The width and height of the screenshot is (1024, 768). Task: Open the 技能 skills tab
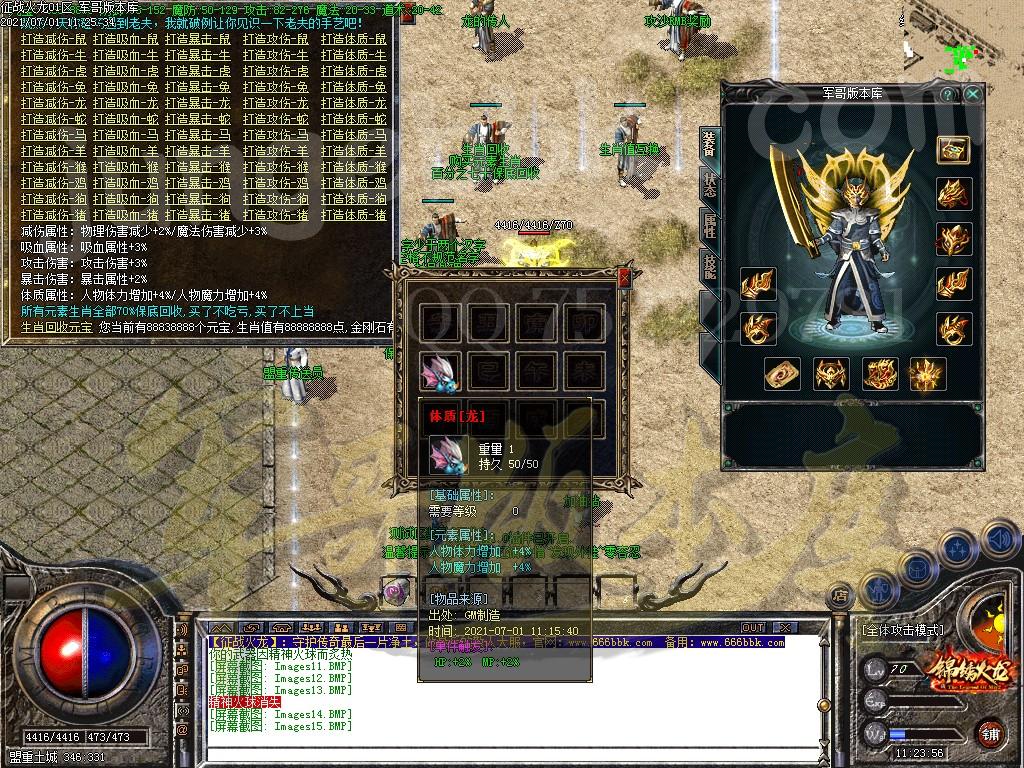(x=709, y=264)
